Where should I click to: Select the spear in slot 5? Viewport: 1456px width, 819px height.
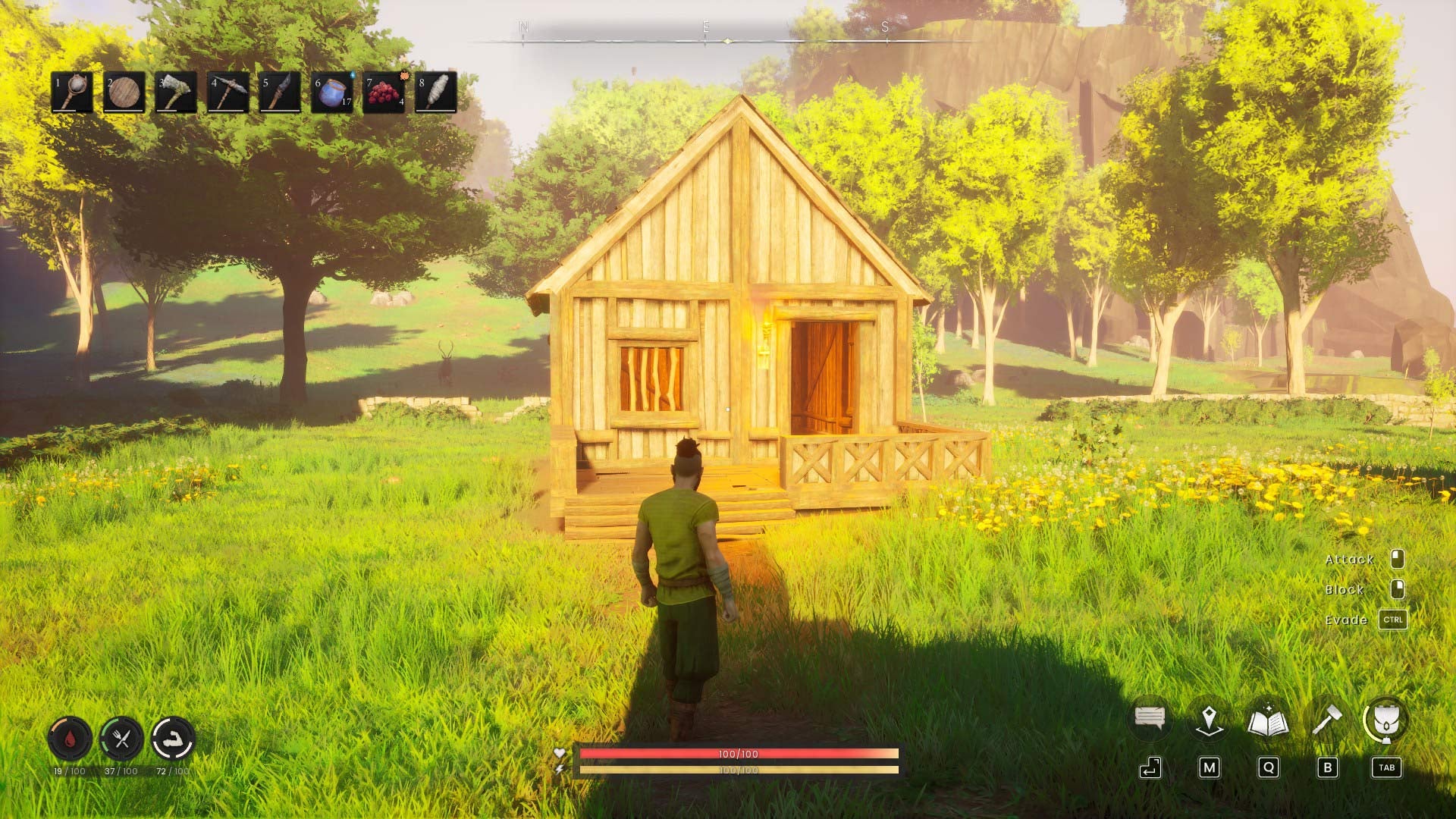click(279, 93)
